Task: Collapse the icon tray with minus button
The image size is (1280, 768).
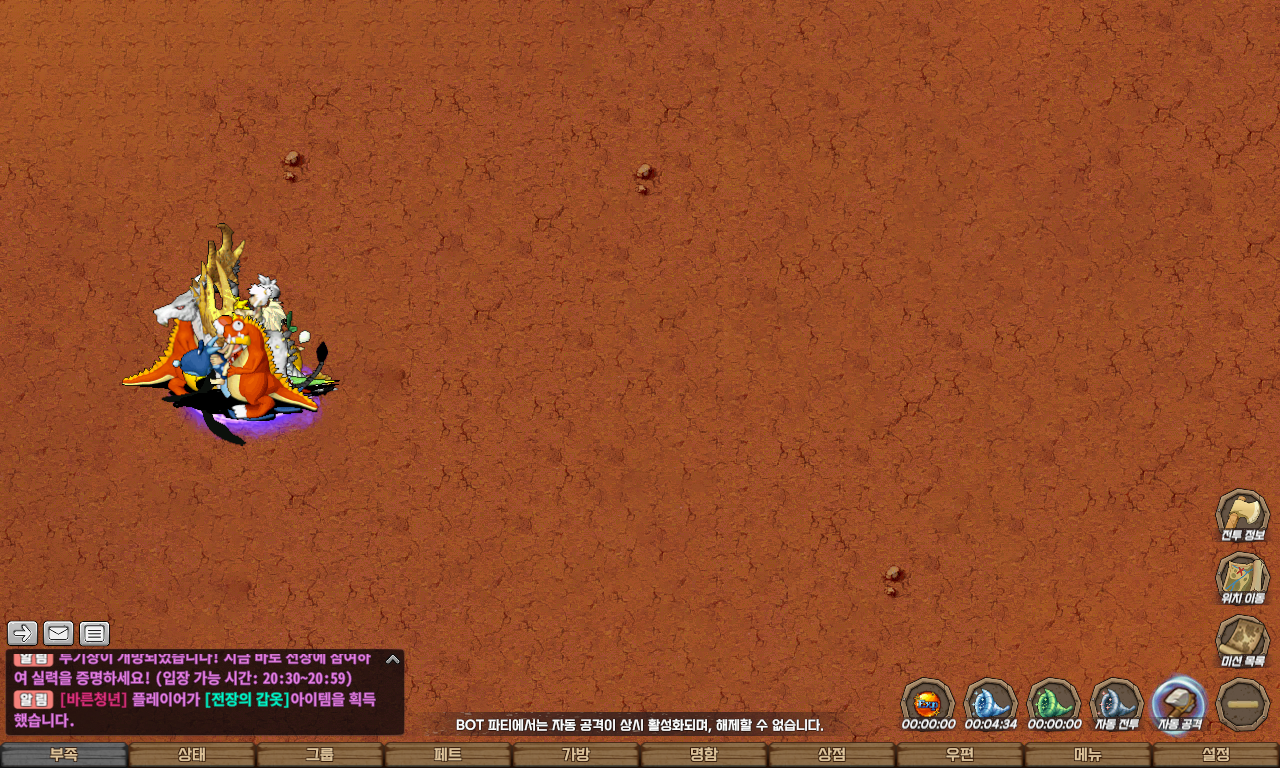Action: pos(1243,704)
